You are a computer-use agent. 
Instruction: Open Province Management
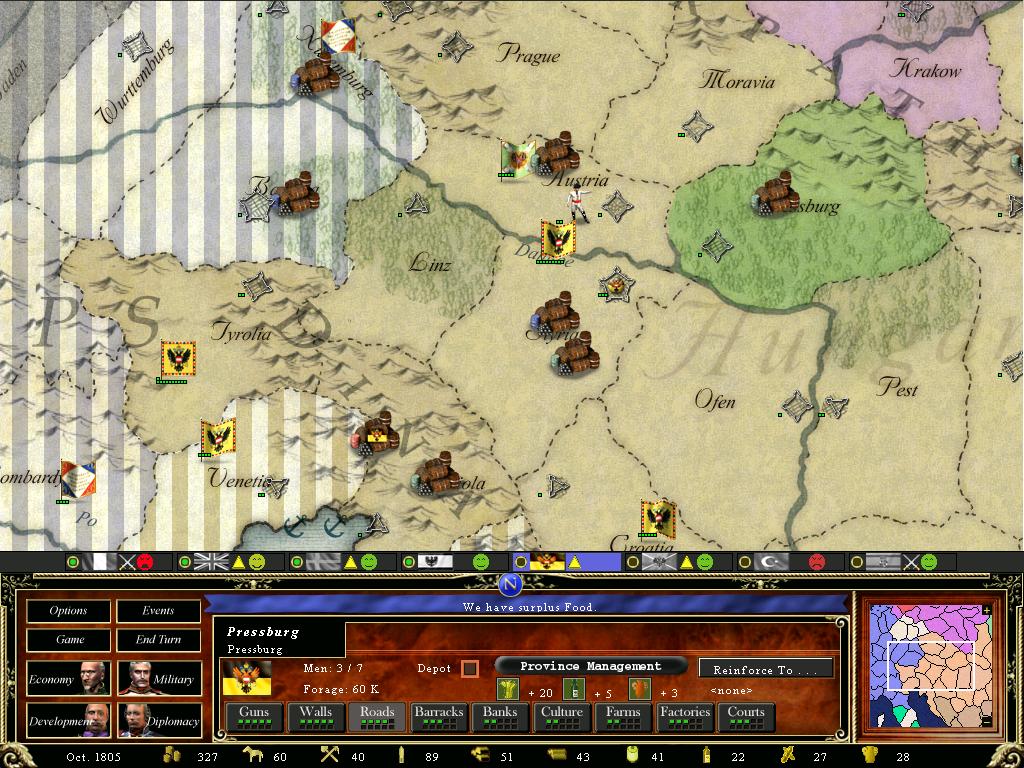click(590, 666)
